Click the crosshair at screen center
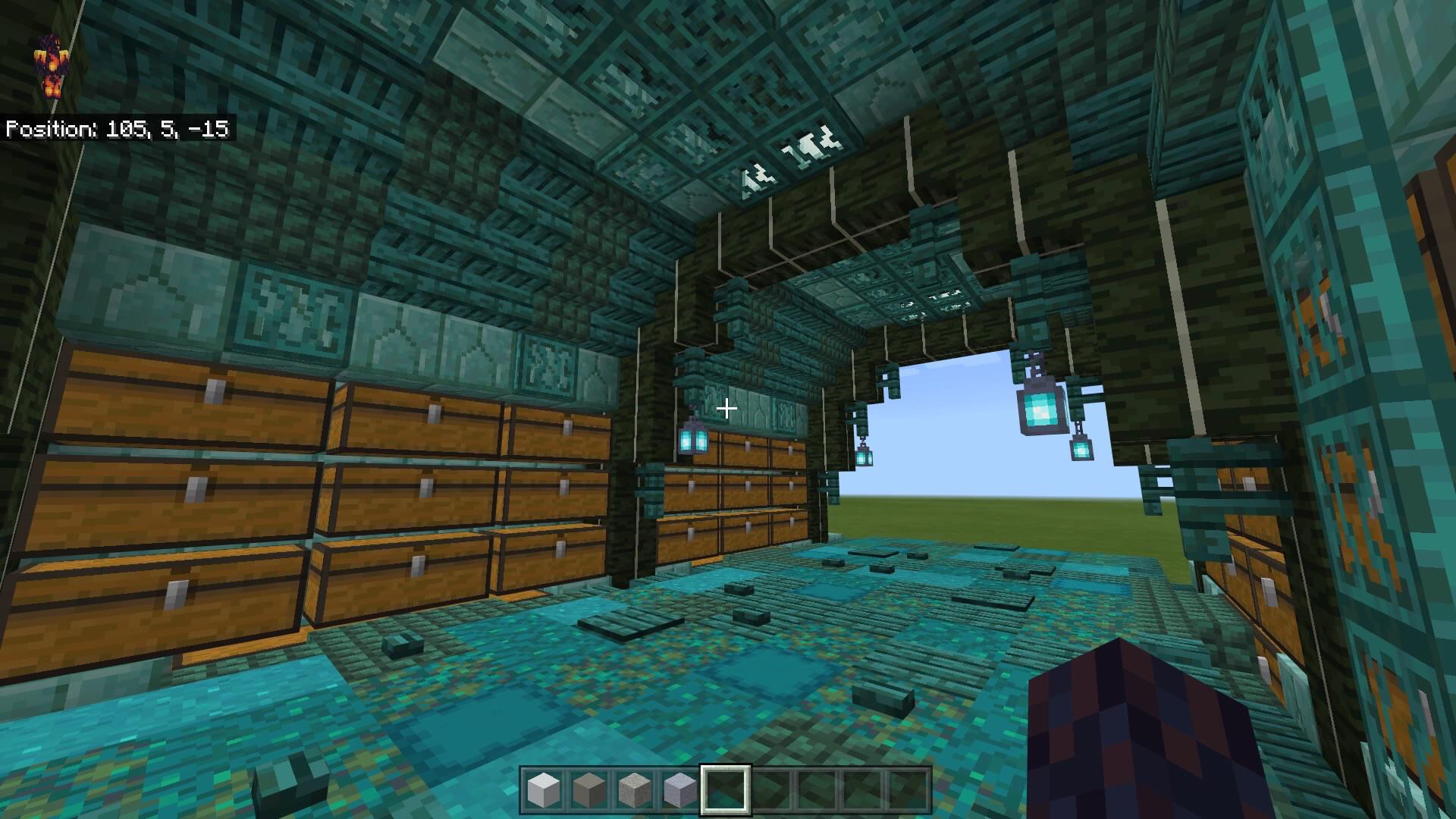The width and height of the screenshot is (1456, 819). click(x=726, y=408)
